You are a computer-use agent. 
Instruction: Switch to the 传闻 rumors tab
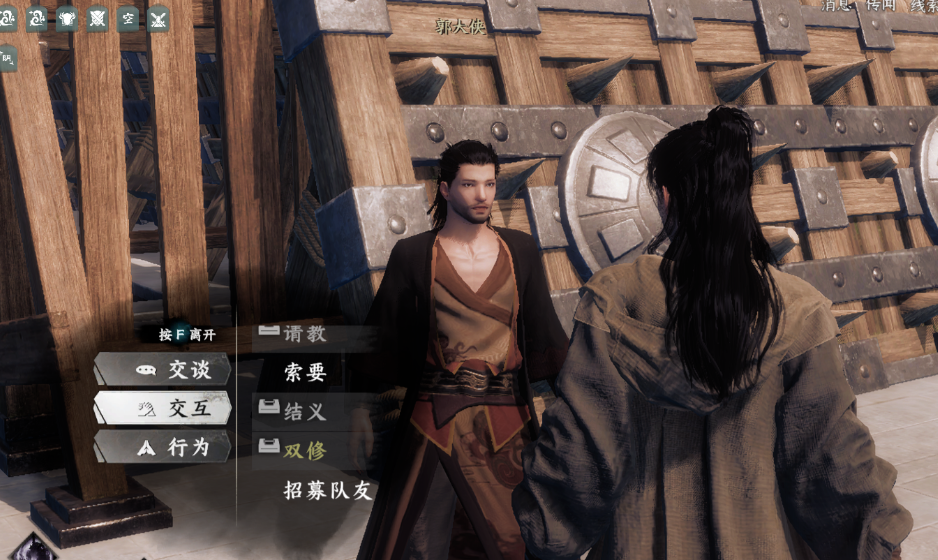881,5
